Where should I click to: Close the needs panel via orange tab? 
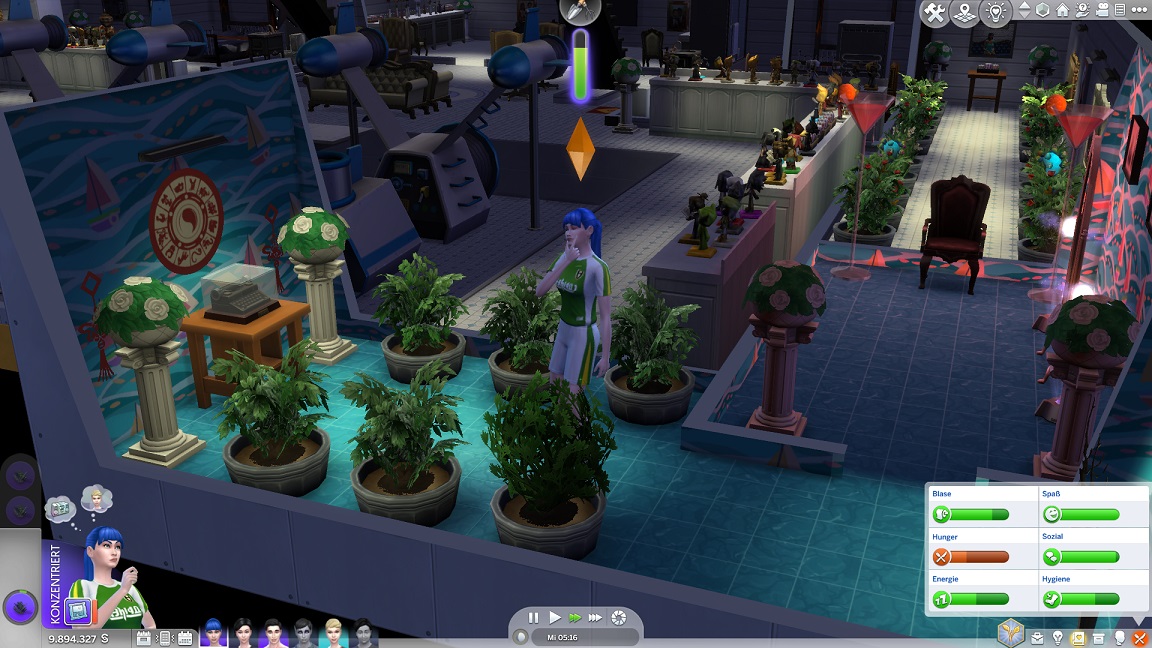1138,637
